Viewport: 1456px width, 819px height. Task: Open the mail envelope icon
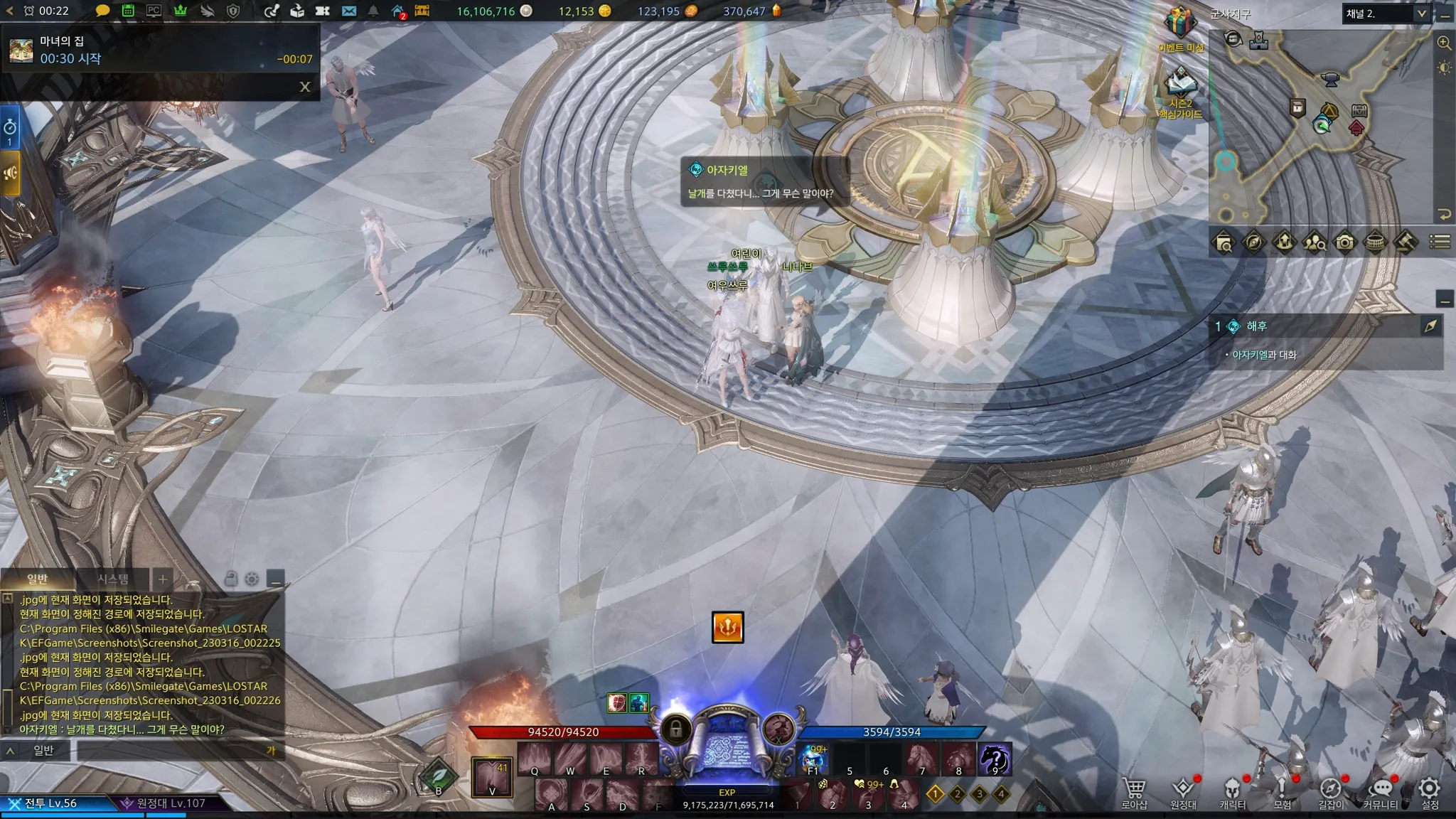click(349, 11)
